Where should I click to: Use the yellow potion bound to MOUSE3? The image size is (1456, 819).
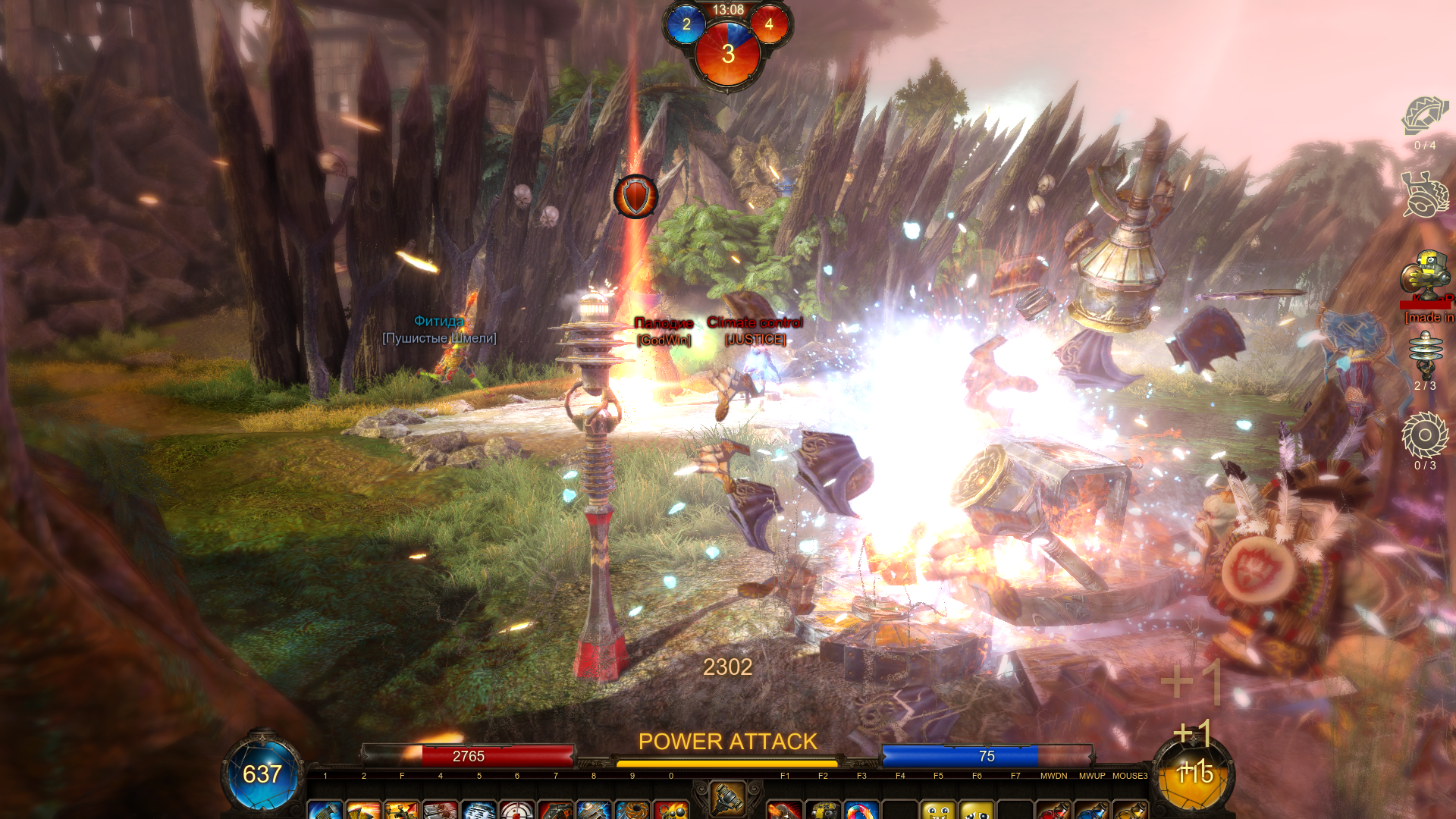tap(1130, 810)
